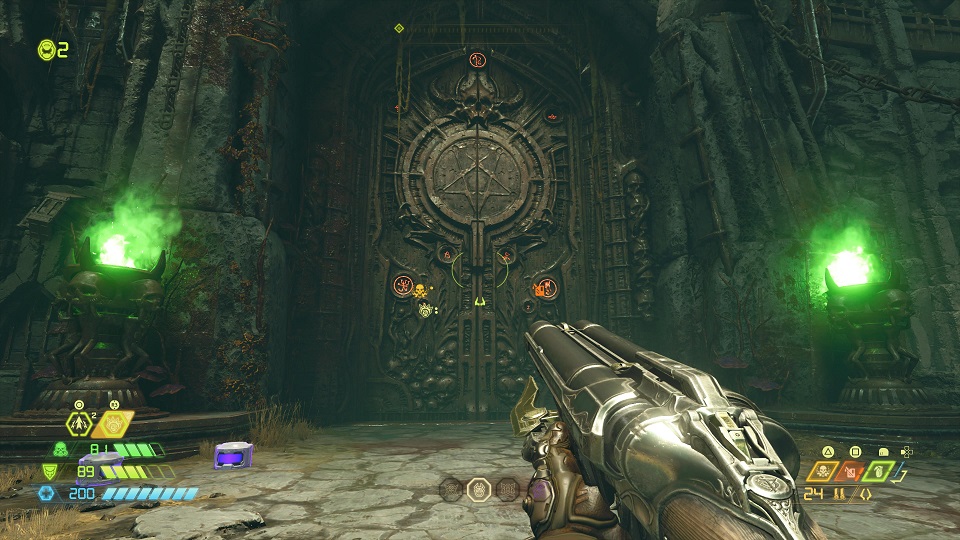Click the red crossed-out ability icon
This screenshot has width=960, height=540.
(x=851, y=471)
